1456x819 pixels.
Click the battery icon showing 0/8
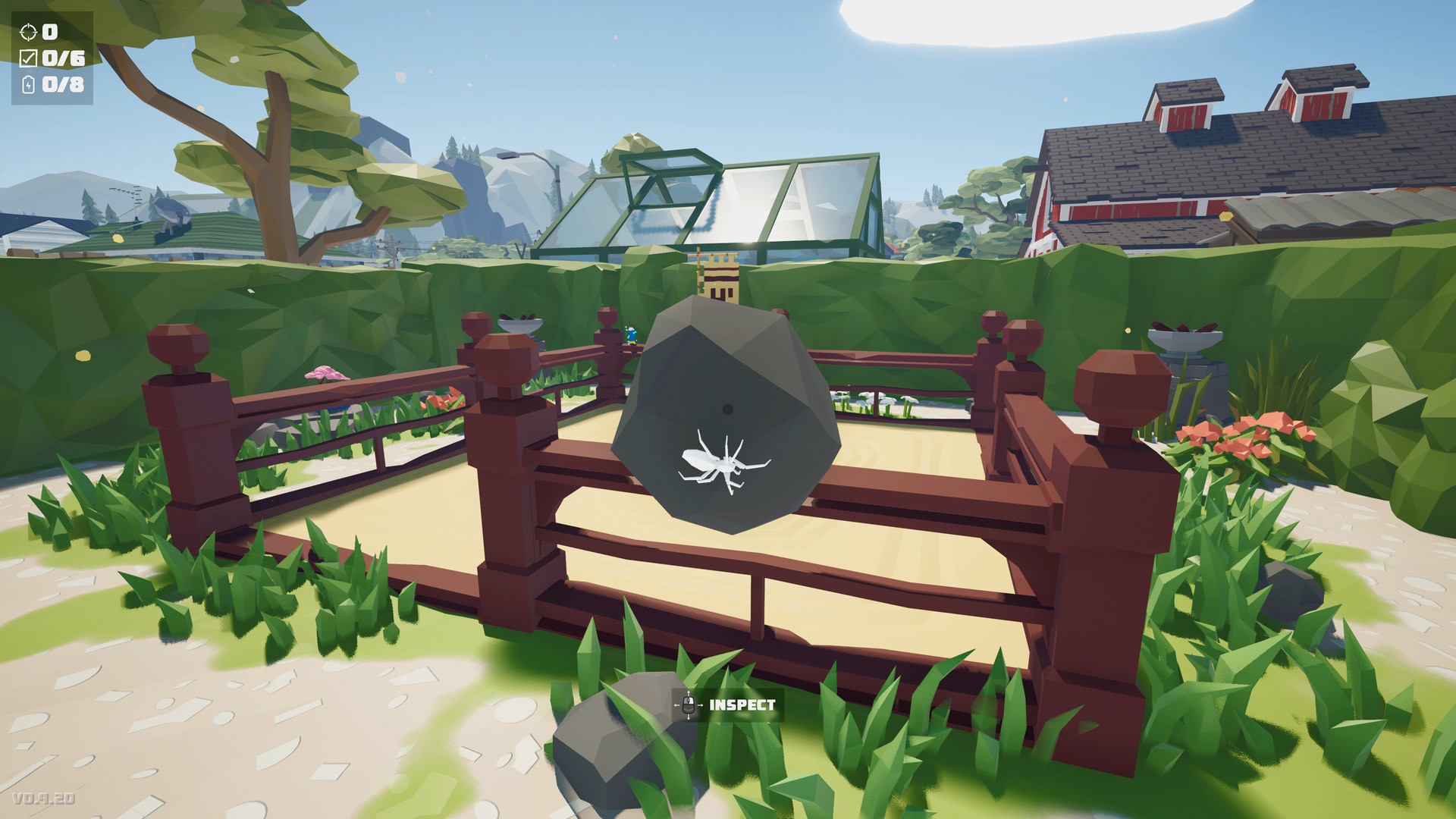pyautogui.click(x=28, y=86)
